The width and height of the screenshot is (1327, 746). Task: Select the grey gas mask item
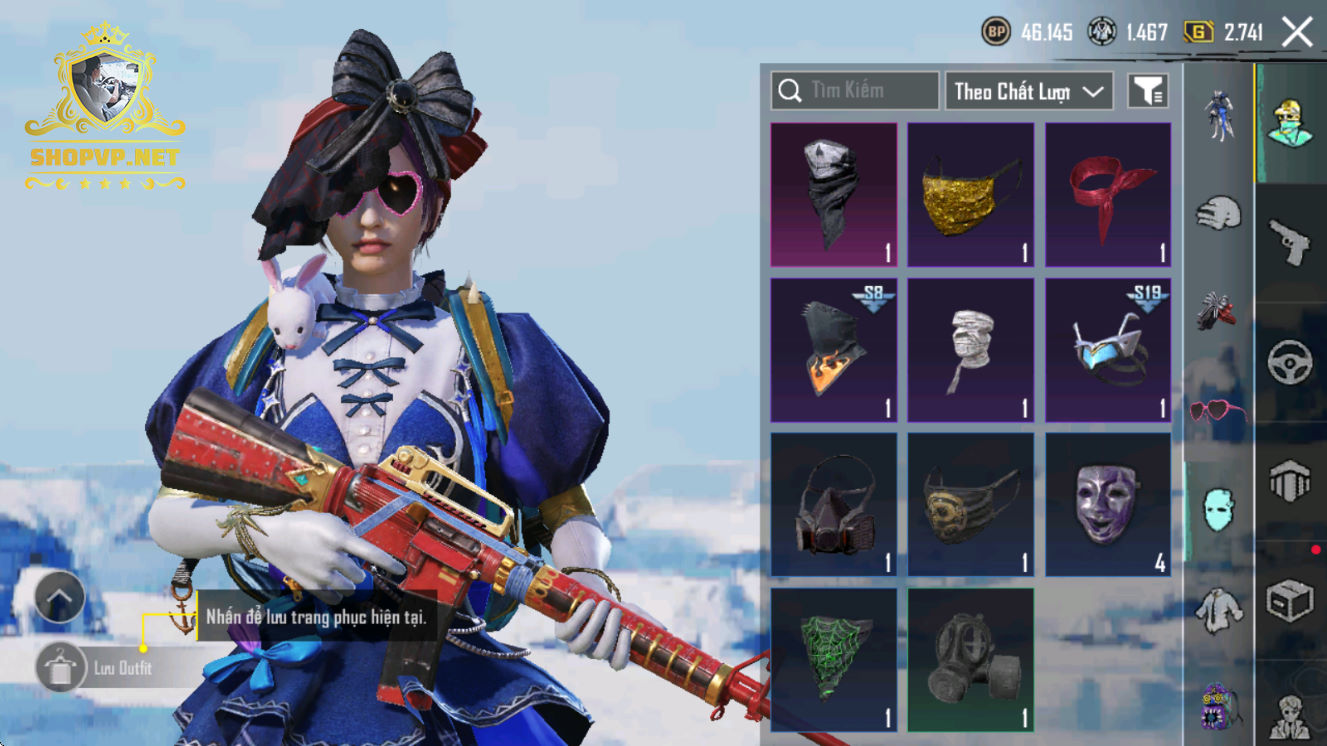click(x=971, y=660)
